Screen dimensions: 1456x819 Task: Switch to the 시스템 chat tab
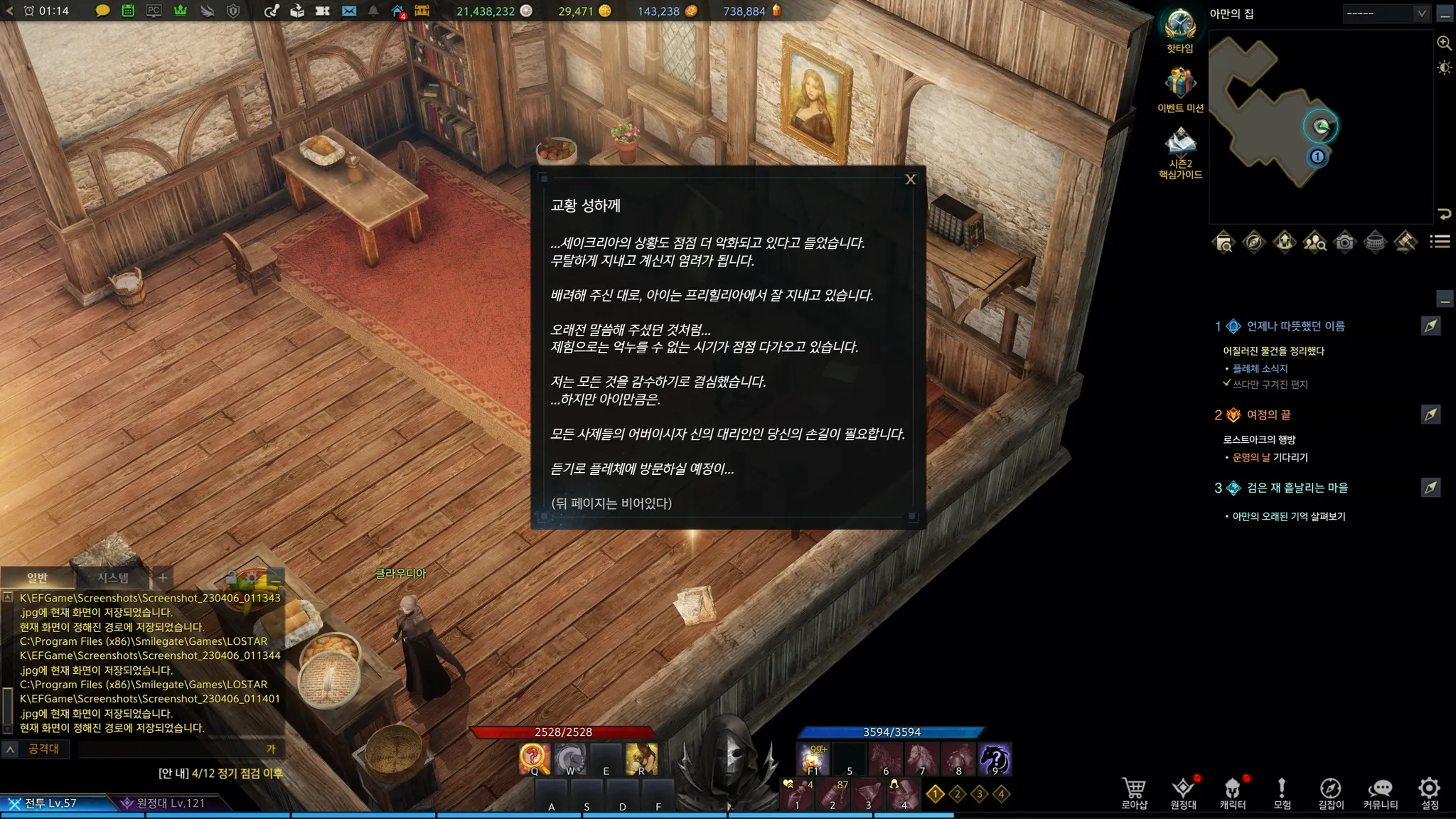tap(113, 578)
